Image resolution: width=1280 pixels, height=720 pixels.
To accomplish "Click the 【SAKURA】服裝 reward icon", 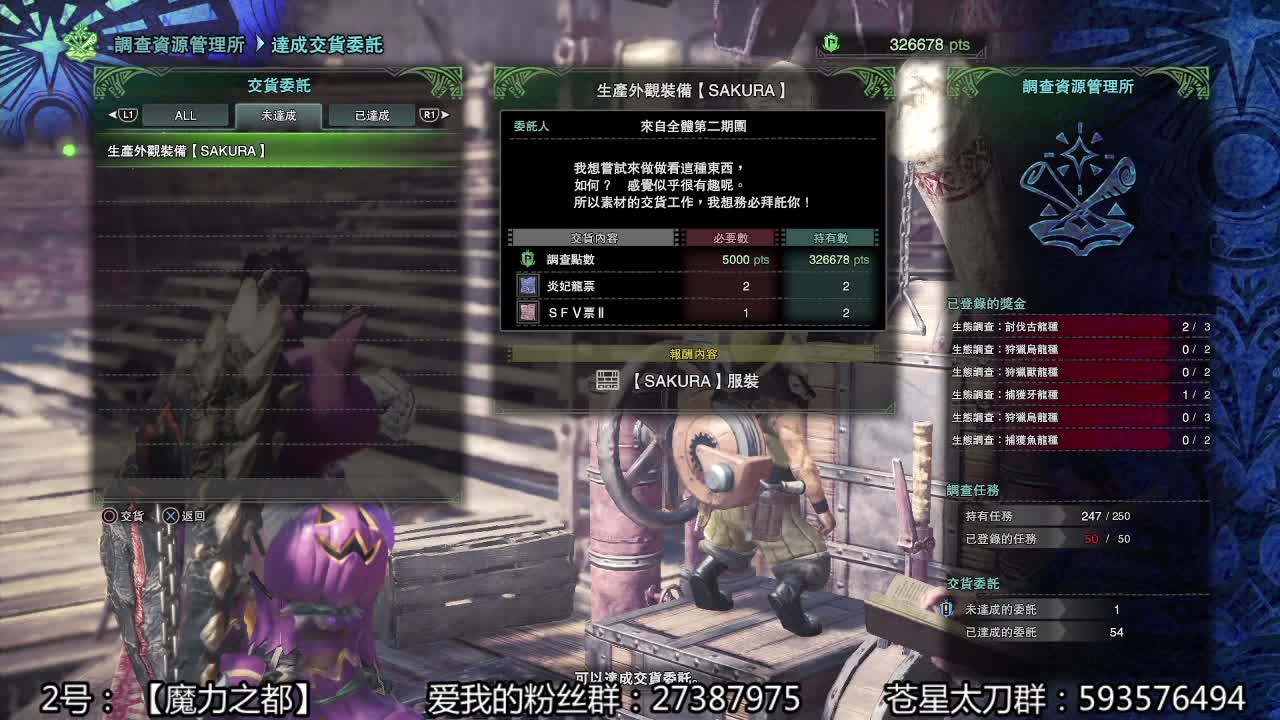I will [607, 381].
